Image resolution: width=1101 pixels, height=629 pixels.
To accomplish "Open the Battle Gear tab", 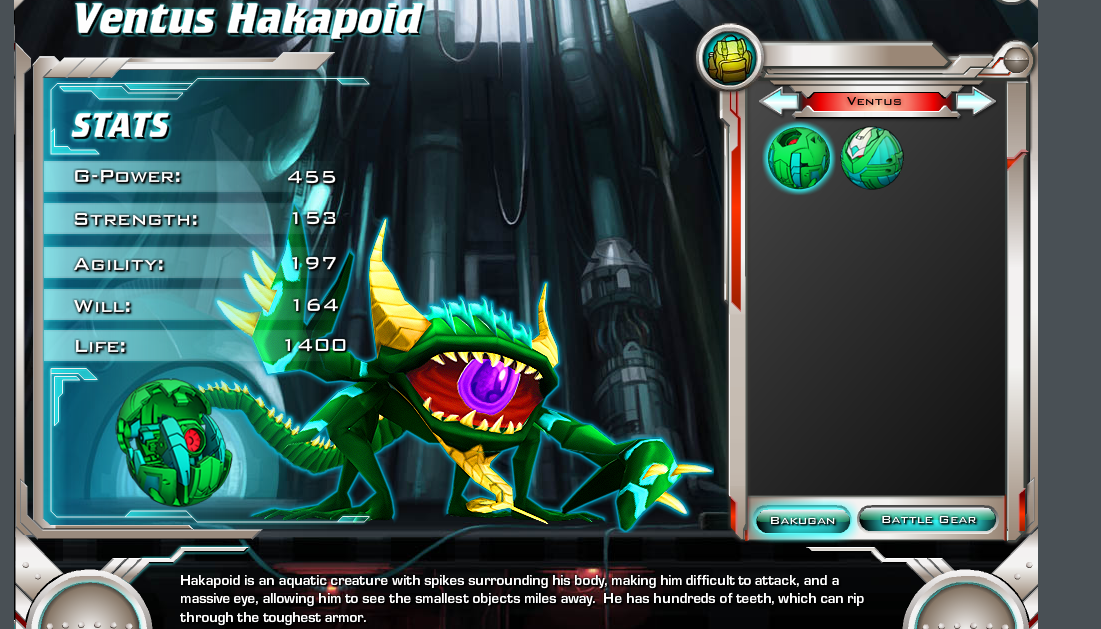I will pos(927,519).
